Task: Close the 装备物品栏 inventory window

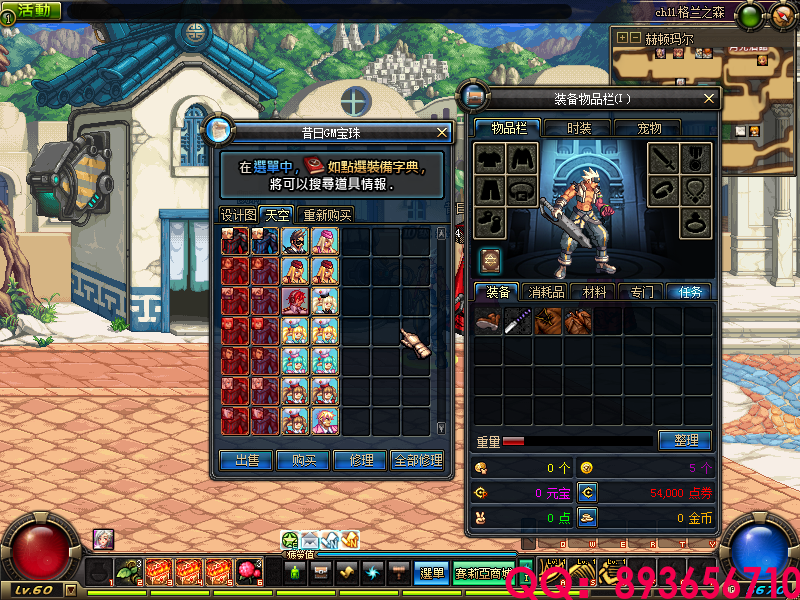Action: pyautogui.click(x=710, y=98)
